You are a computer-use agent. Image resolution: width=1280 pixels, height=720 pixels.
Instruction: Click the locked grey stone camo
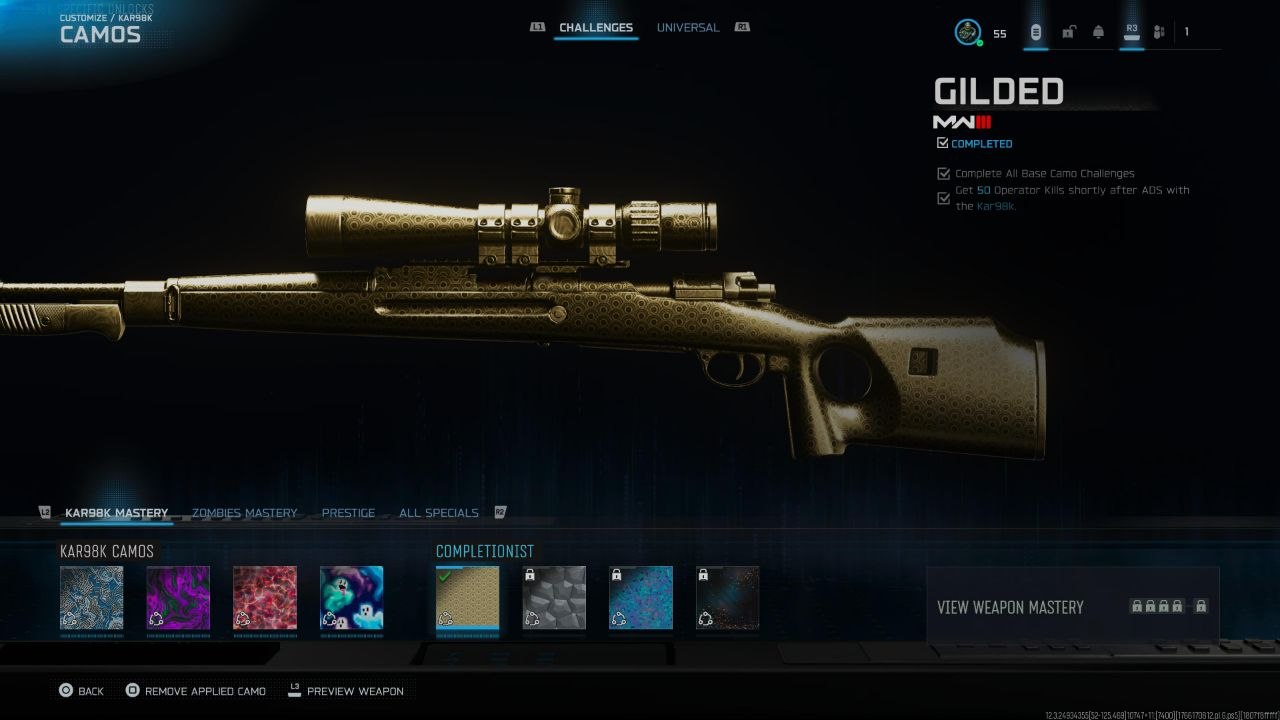point(554,598)
